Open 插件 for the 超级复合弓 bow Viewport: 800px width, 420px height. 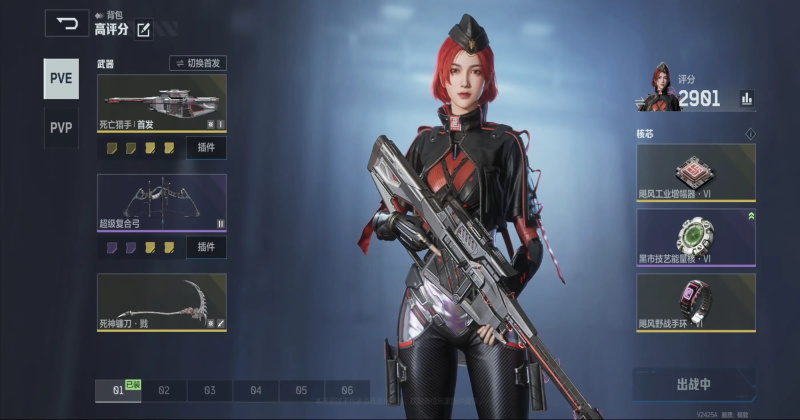(x=206, y=247)
